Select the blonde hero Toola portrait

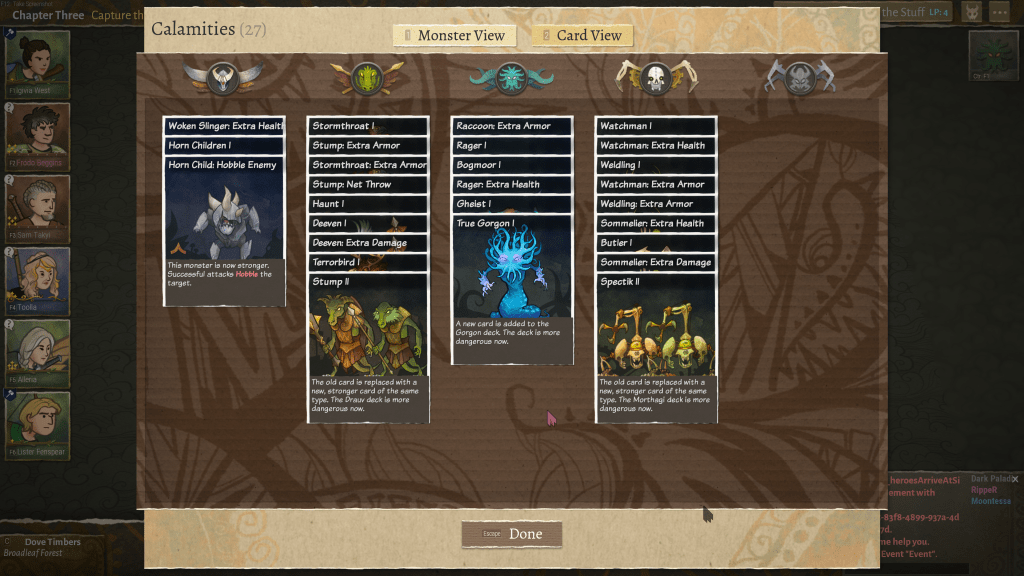pos(39,281)
